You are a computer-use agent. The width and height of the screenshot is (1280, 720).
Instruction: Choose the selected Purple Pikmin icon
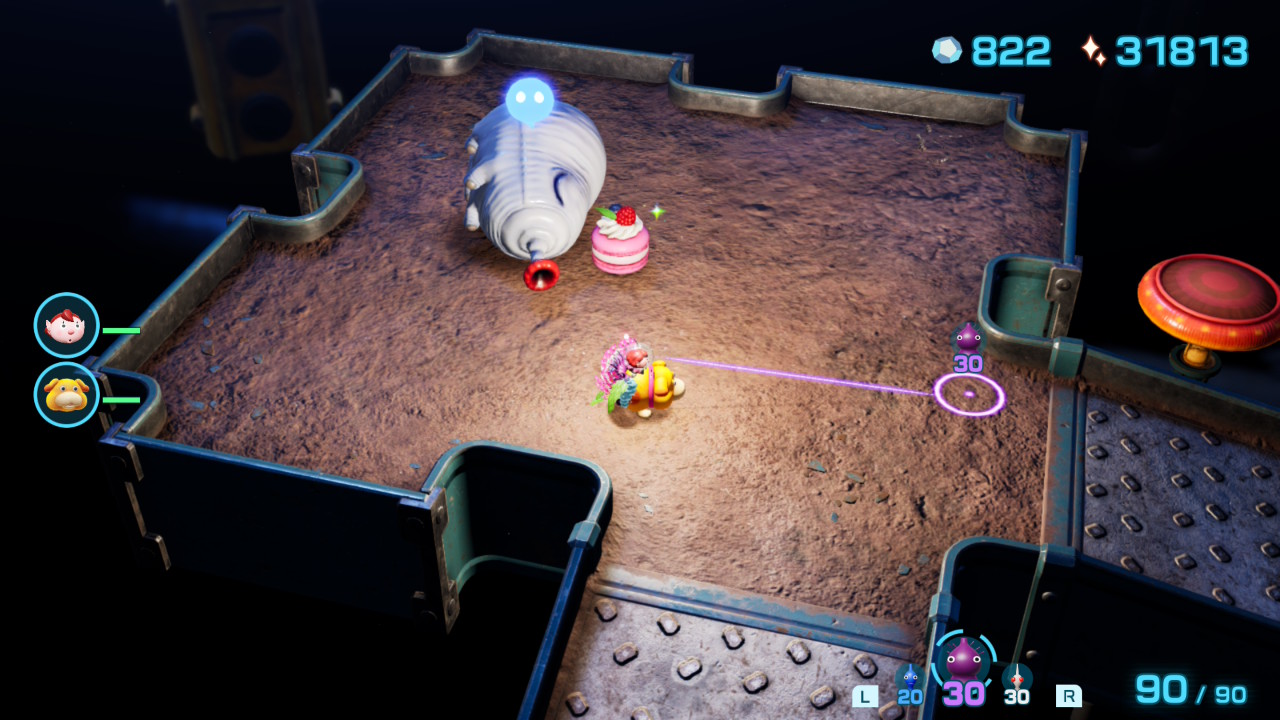coord(963,660)
